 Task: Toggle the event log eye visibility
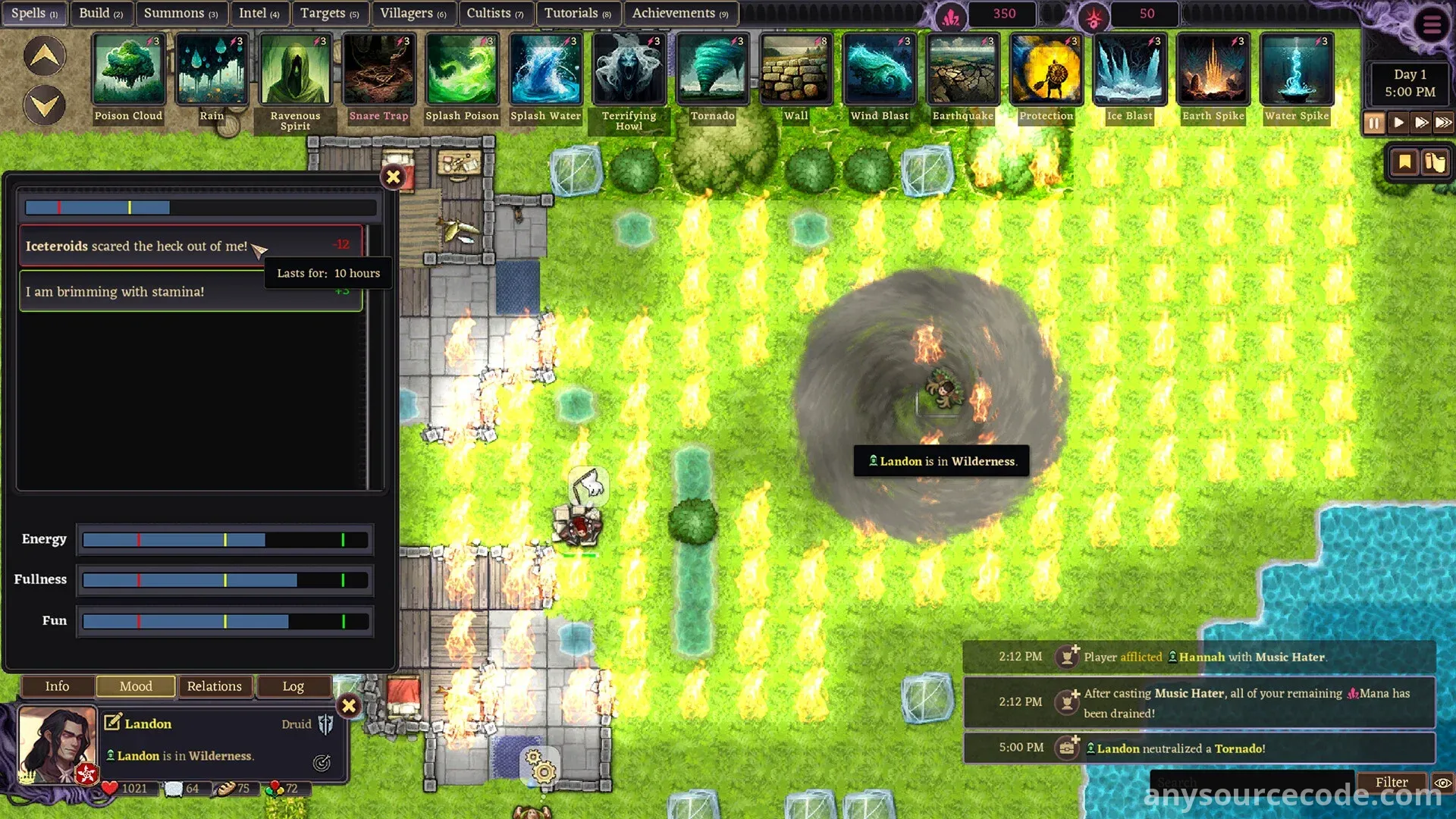[1442, 782]
